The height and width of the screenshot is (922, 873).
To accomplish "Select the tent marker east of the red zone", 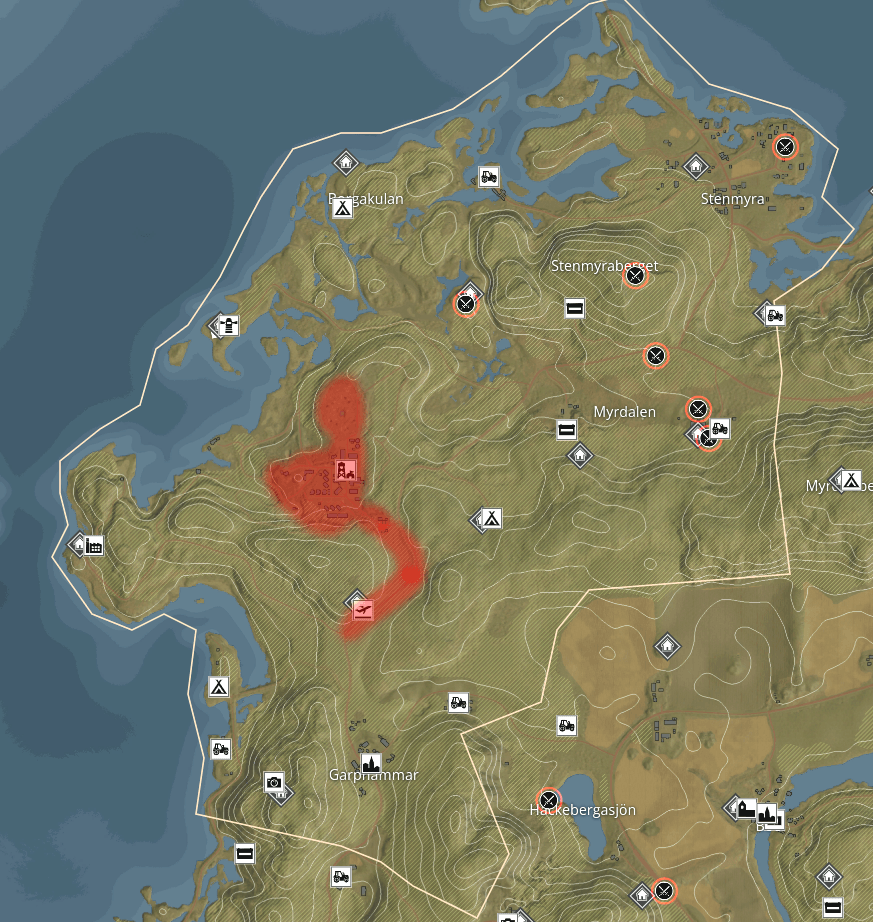I will pyautogui.click(x=490, y=518).
